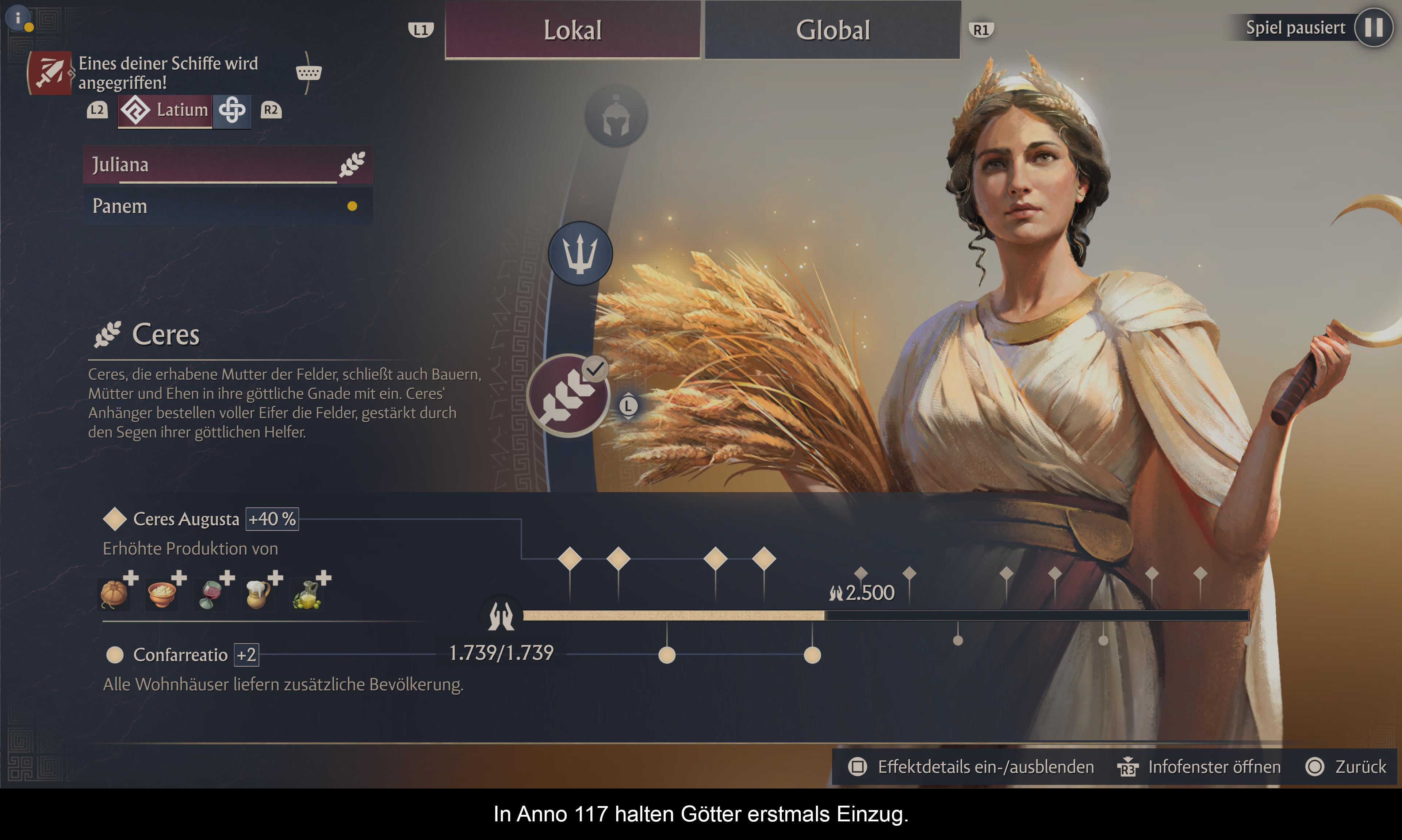This screenshot has width=1402, height=840.
Task: Switch to the Celtic knot region tab
Action: [x=232, y=110]
